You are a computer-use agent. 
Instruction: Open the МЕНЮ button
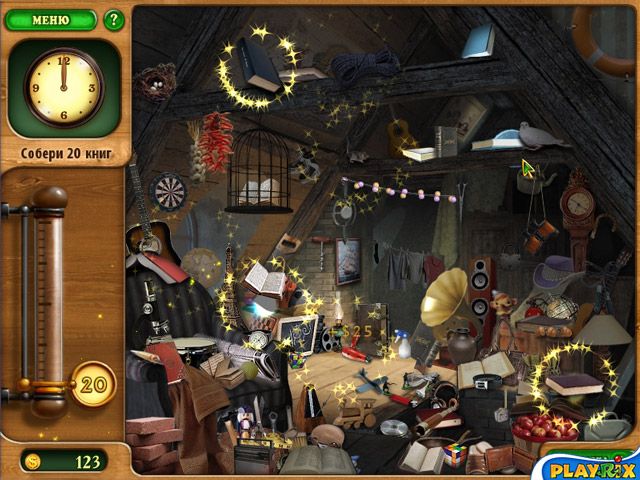click(50, 19)
